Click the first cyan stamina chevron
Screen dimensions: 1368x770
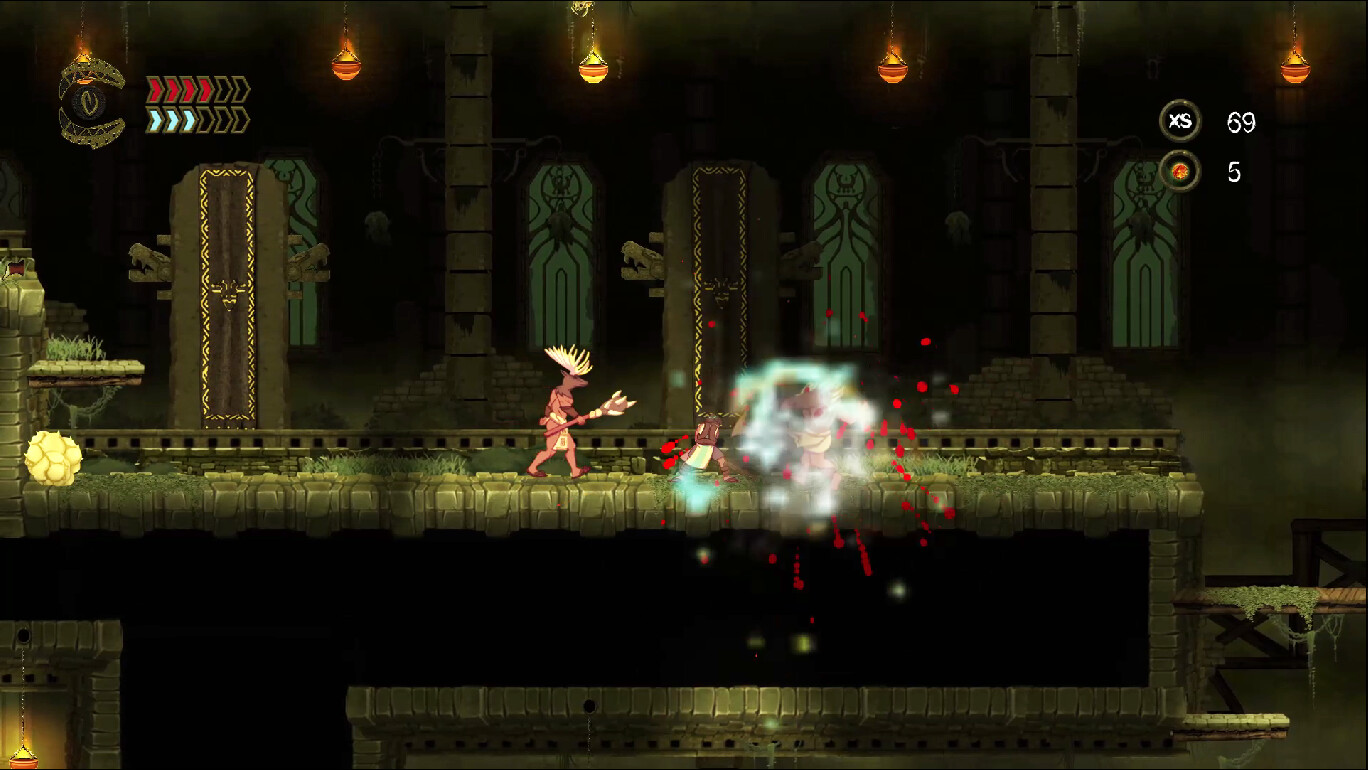point(155,121)
